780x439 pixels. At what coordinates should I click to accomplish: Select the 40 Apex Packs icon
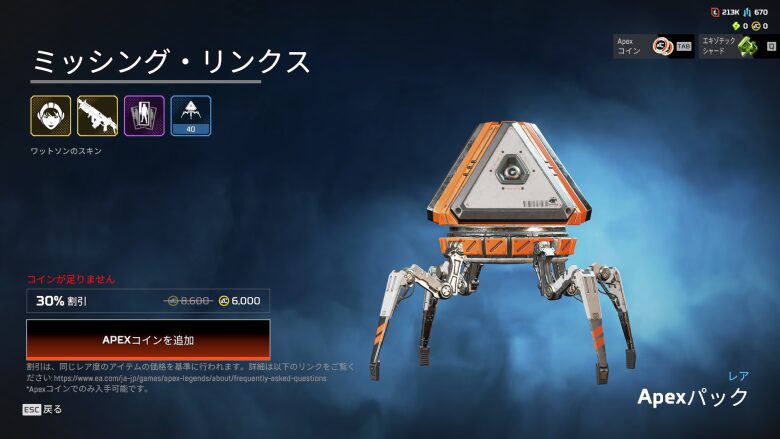190,116
